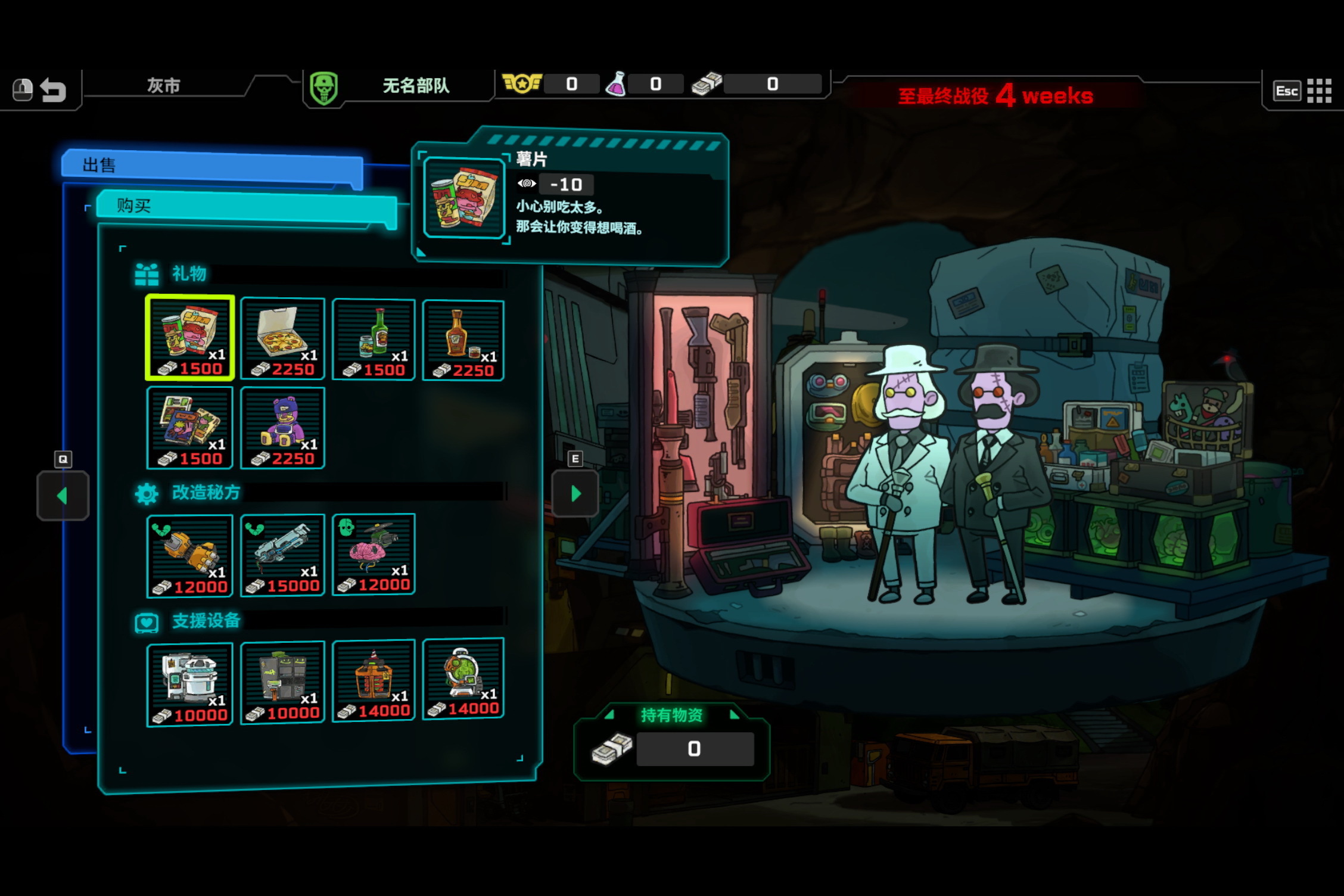Select the blue rifle mod recipe
Viewport: 1344px width, 896px height.
tap(282, 555)
